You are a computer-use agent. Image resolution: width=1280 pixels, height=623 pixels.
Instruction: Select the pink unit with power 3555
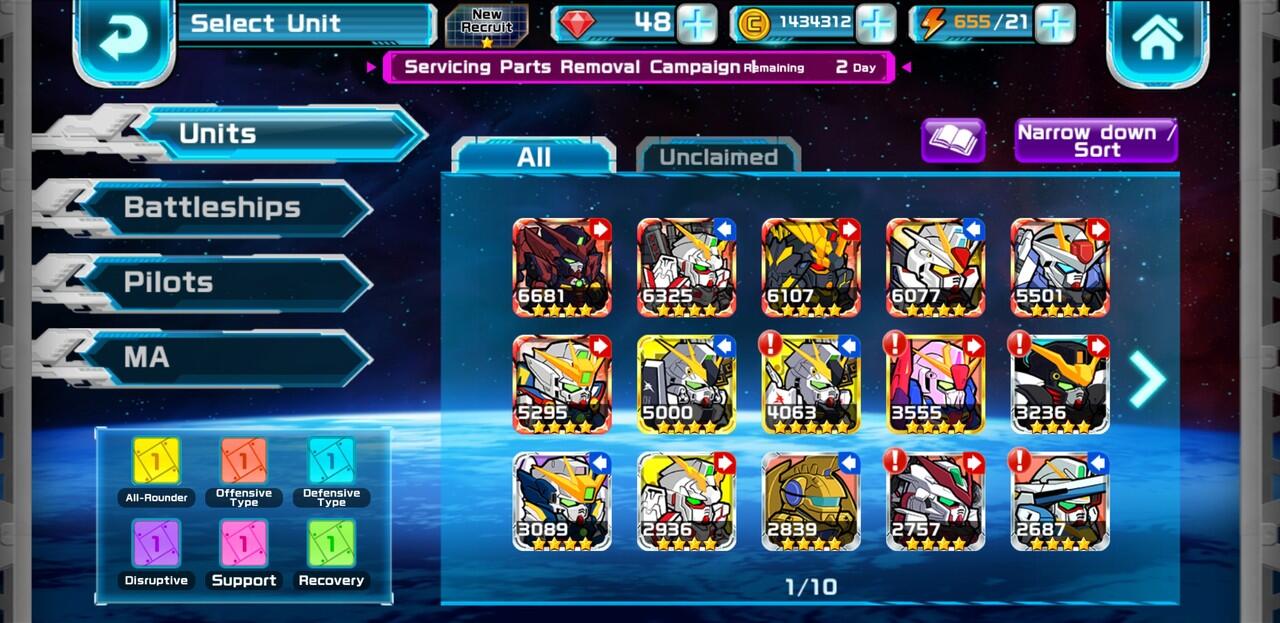(935, 384)
